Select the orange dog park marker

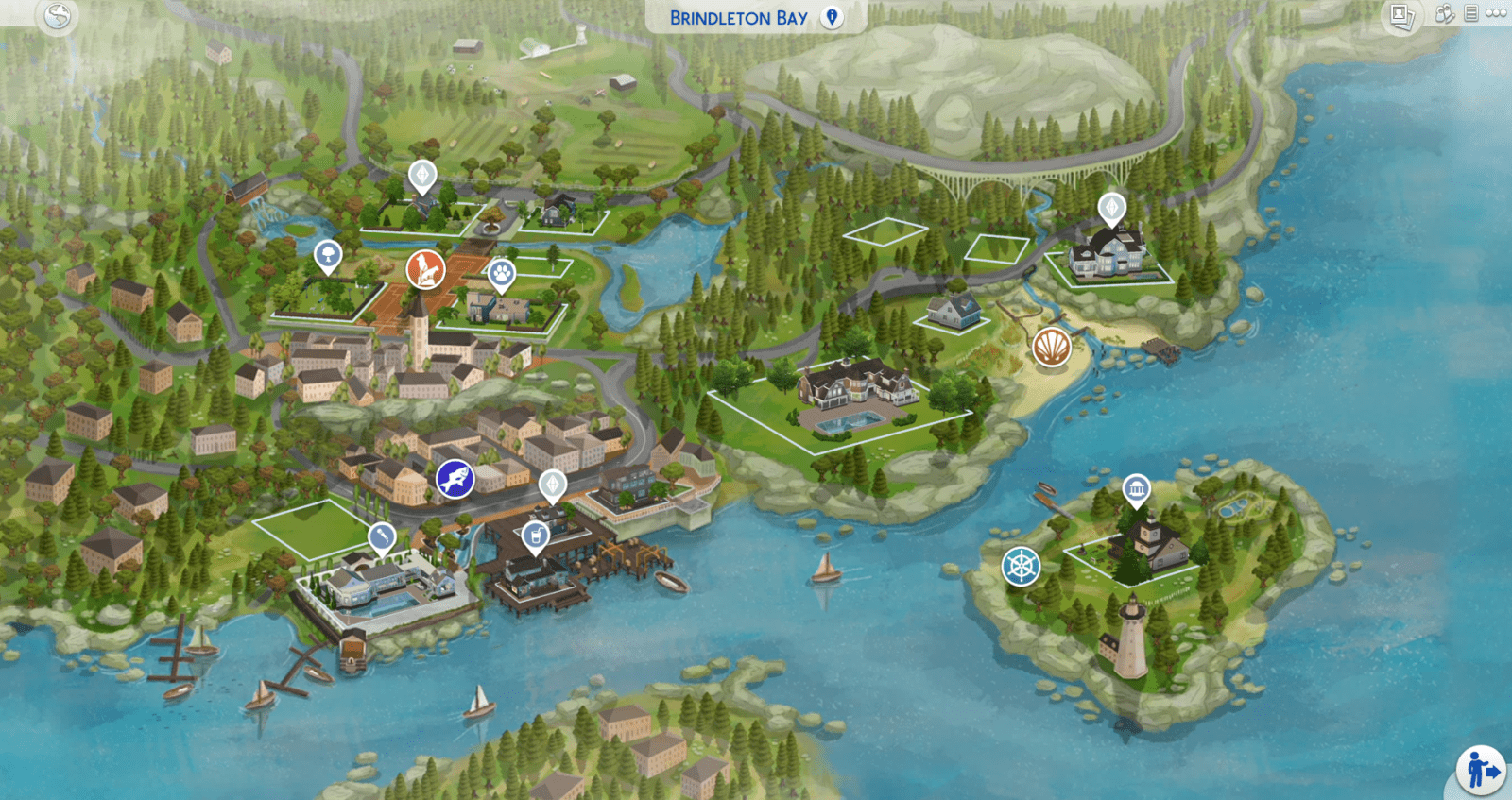click(423, 267)
